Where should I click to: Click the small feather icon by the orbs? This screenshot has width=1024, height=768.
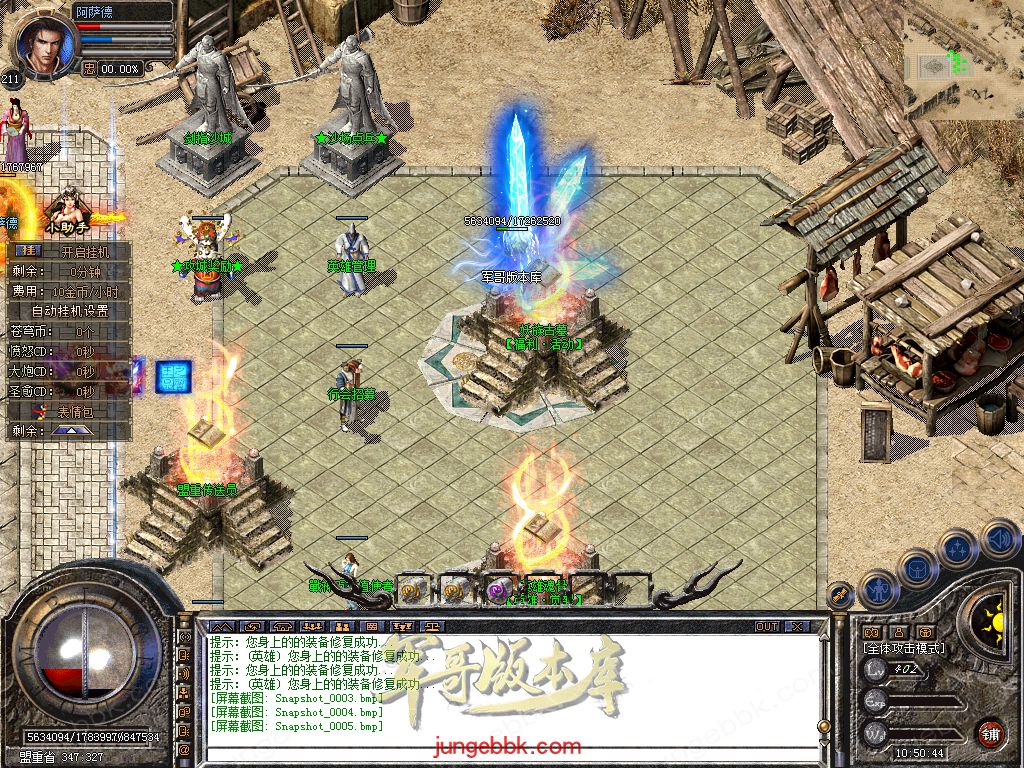840,594
